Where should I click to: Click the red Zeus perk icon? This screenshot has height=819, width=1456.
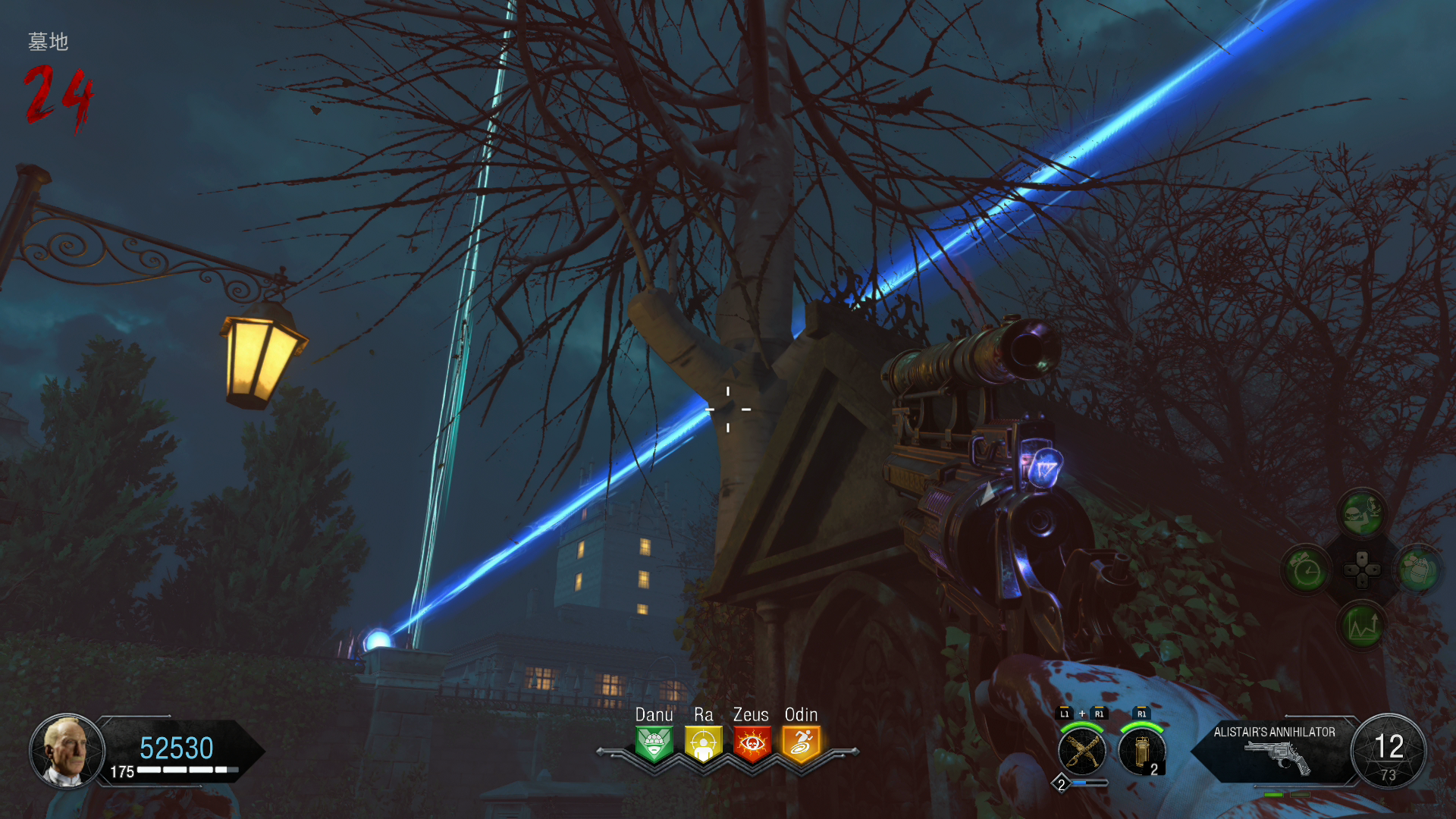pos(752,744)
